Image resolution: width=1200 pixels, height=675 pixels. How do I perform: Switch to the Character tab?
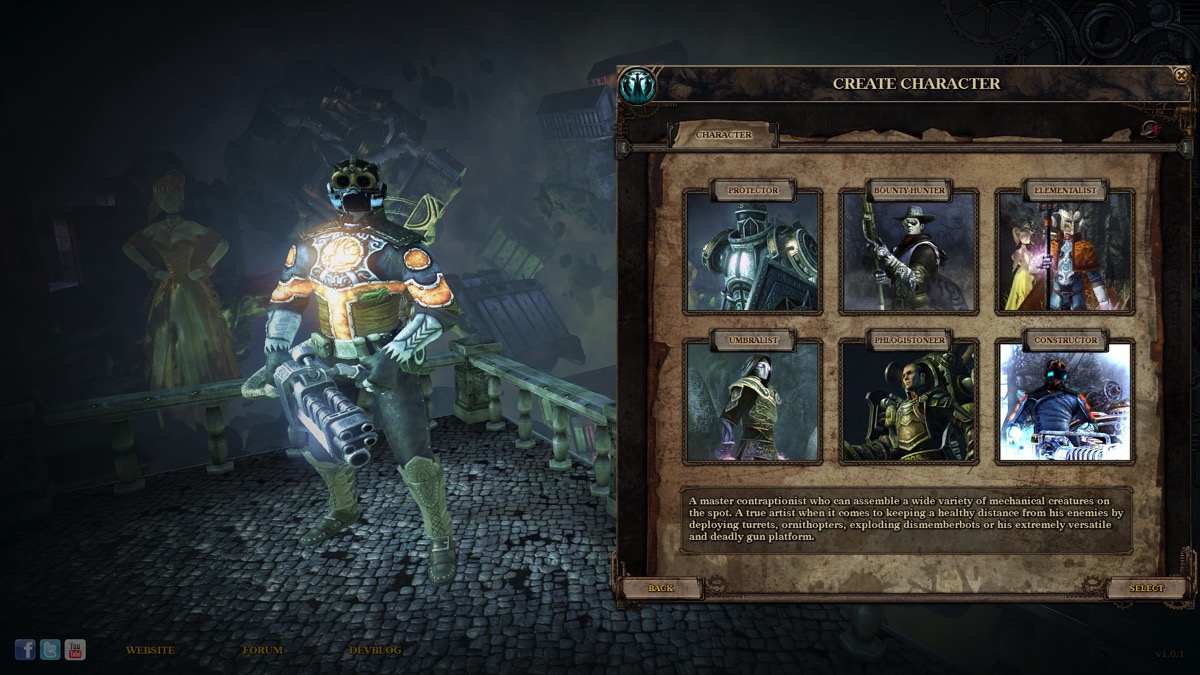pyautogui.click(x=724, y=135)
